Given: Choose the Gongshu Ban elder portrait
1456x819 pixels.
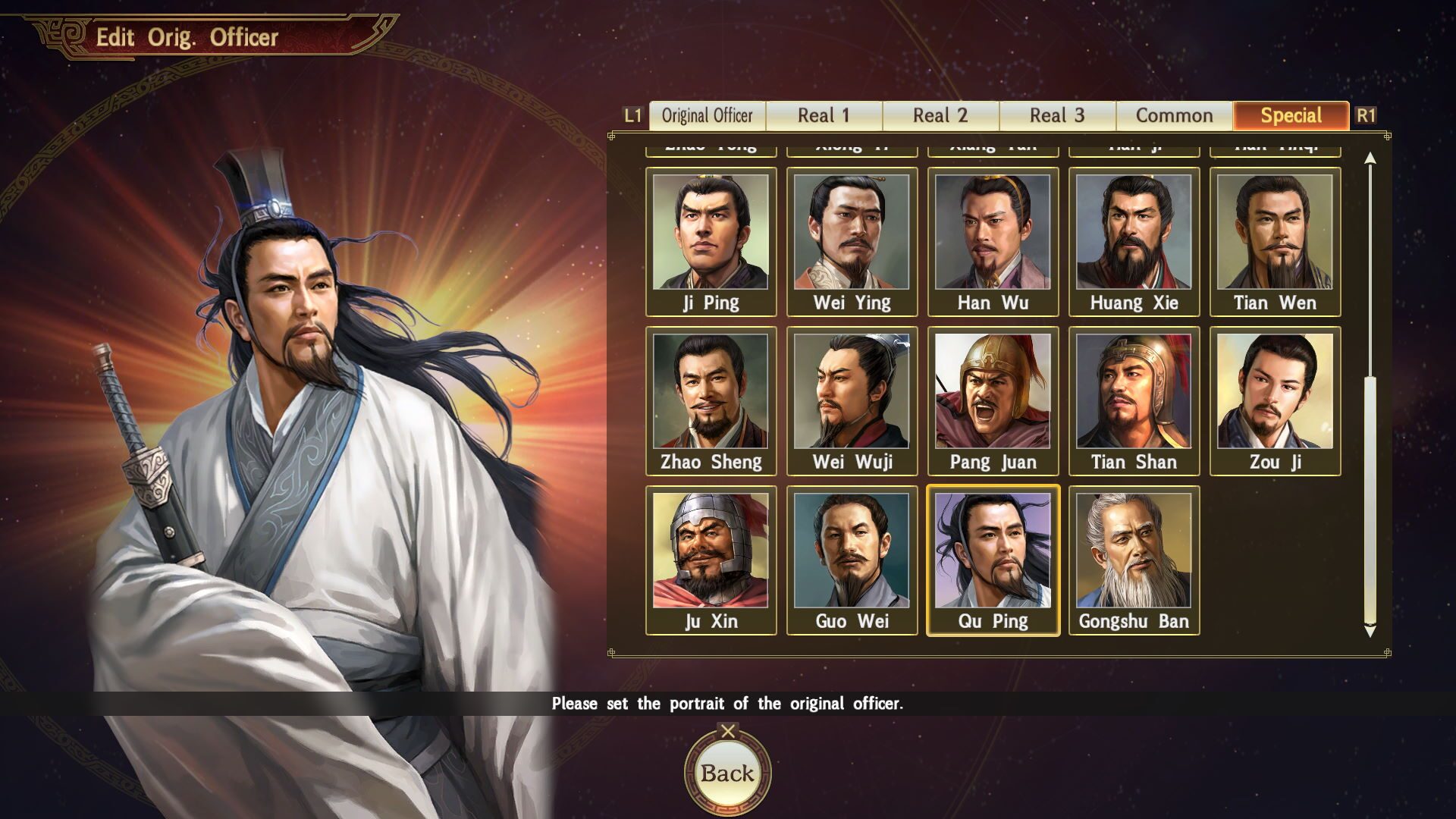Looking at the screenshot, I should pos(1134,560).
